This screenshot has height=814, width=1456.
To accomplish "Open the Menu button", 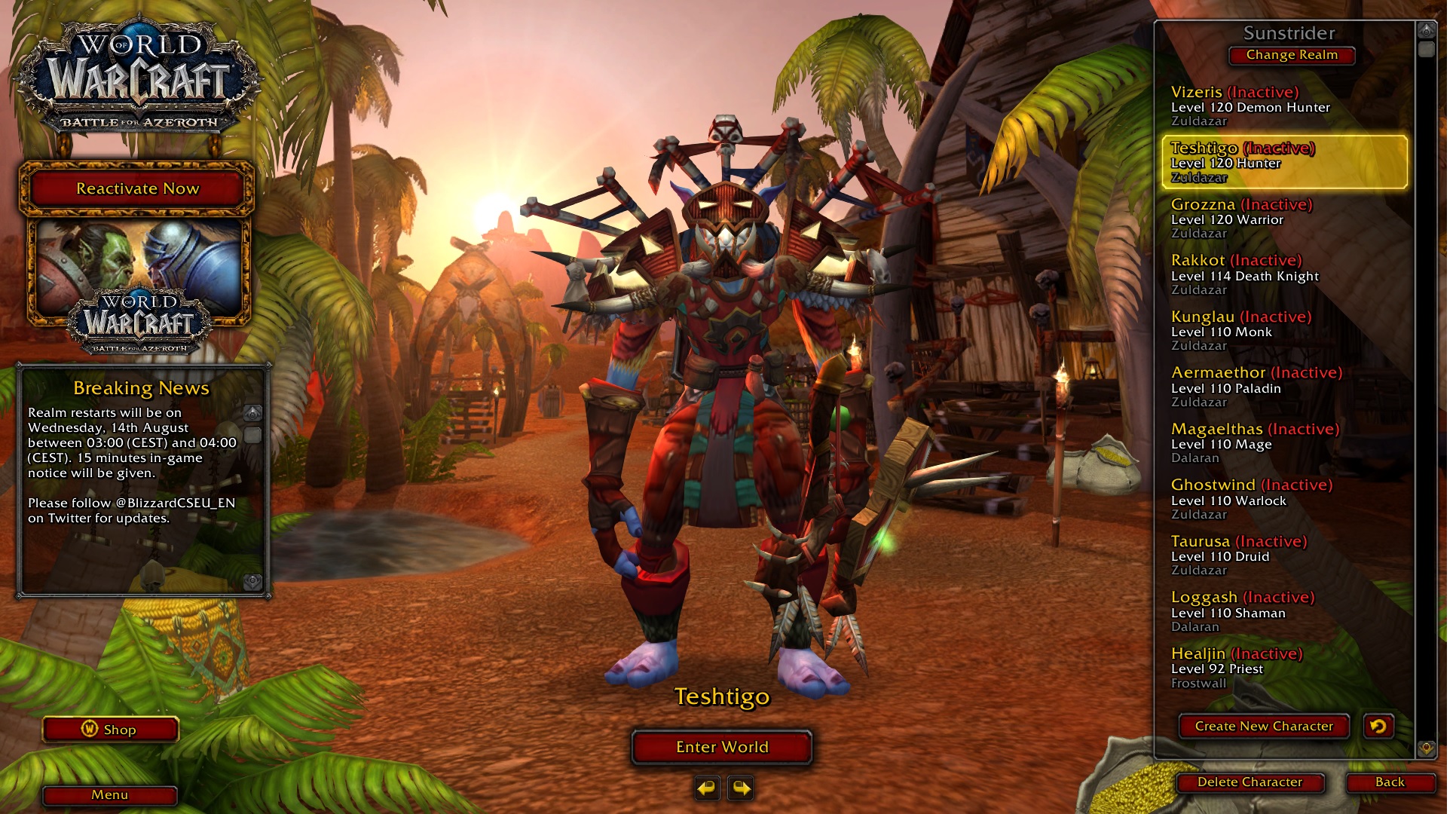I will tap(110, 795).
